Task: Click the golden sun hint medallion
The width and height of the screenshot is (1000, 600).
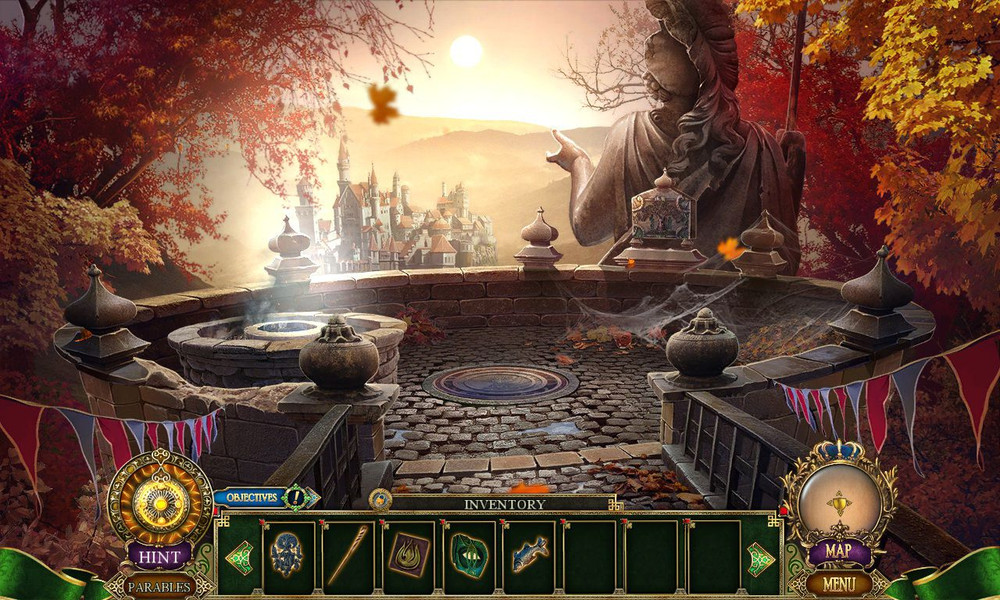Action: (x=160, y=496)
